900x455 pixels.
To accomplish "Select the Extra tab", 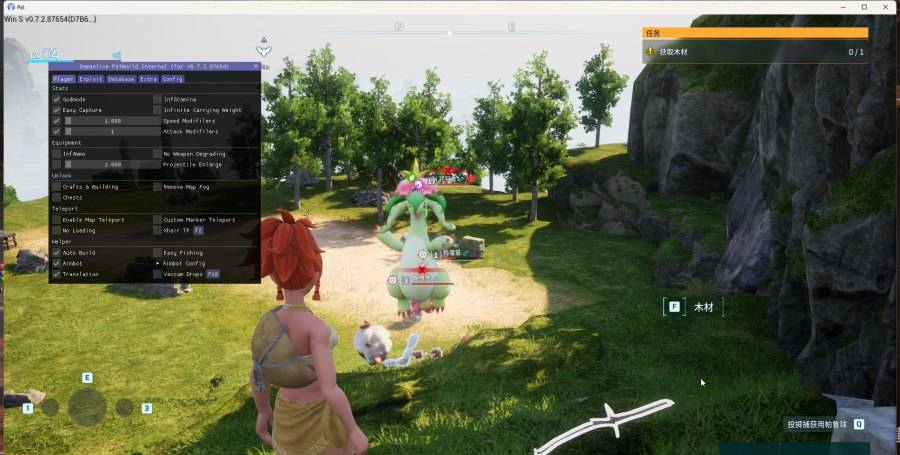I will (148, 78).
